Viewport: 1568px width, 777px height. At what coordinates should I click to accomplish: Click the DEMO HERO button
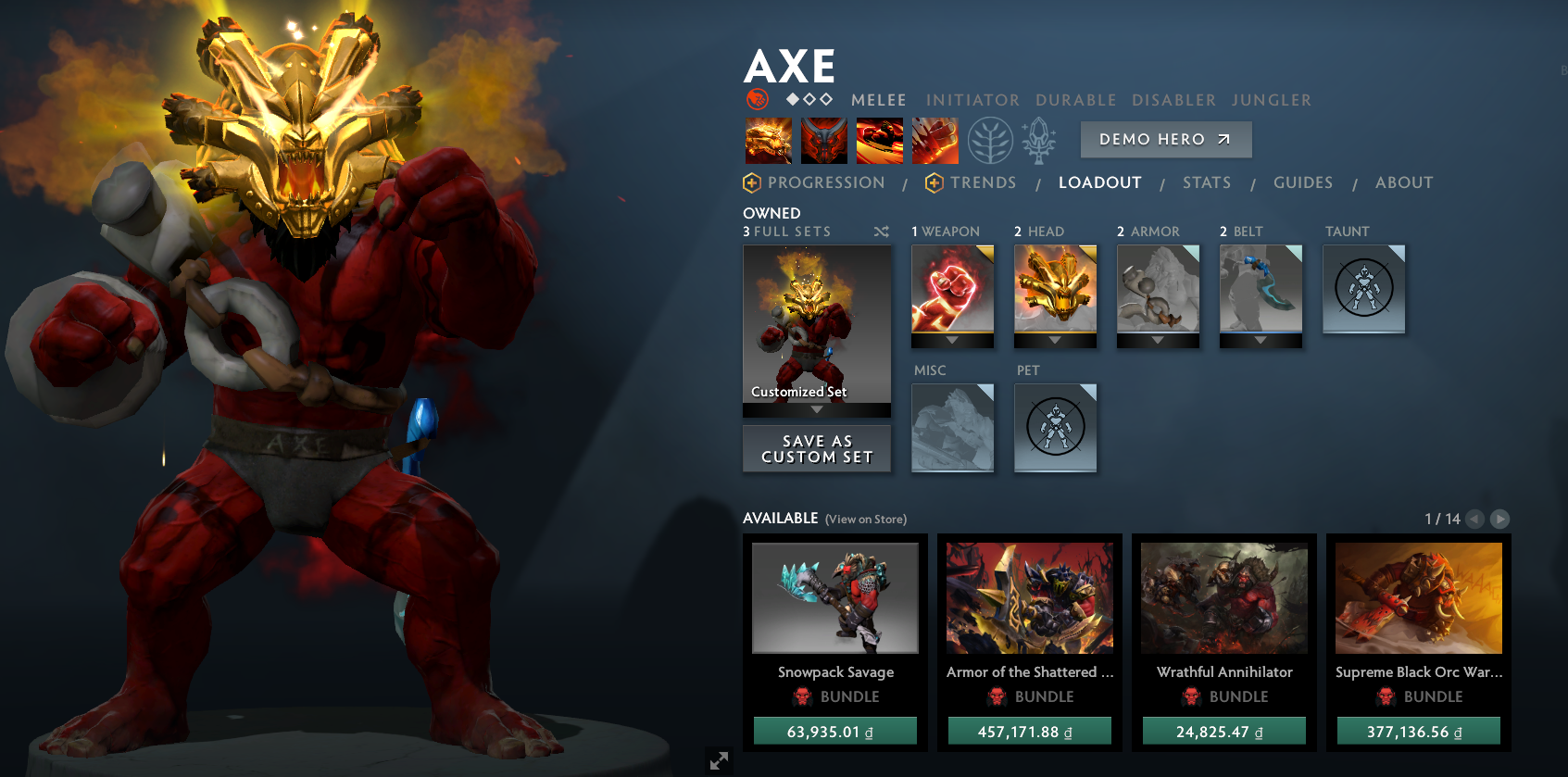coord(1165,139)
